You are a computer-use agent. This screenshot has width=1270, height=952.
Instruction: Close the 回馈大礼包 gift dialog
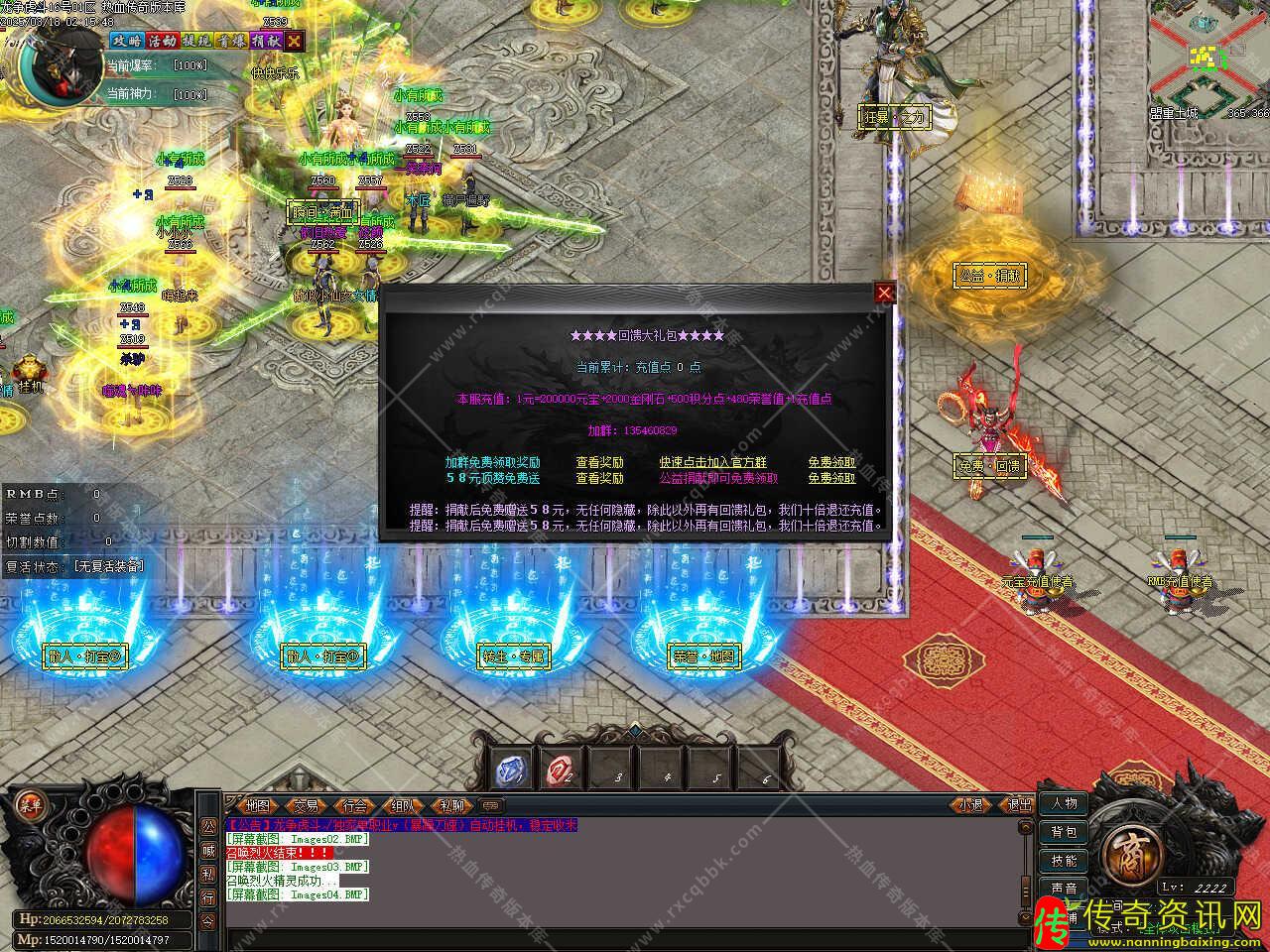point(884,293)
